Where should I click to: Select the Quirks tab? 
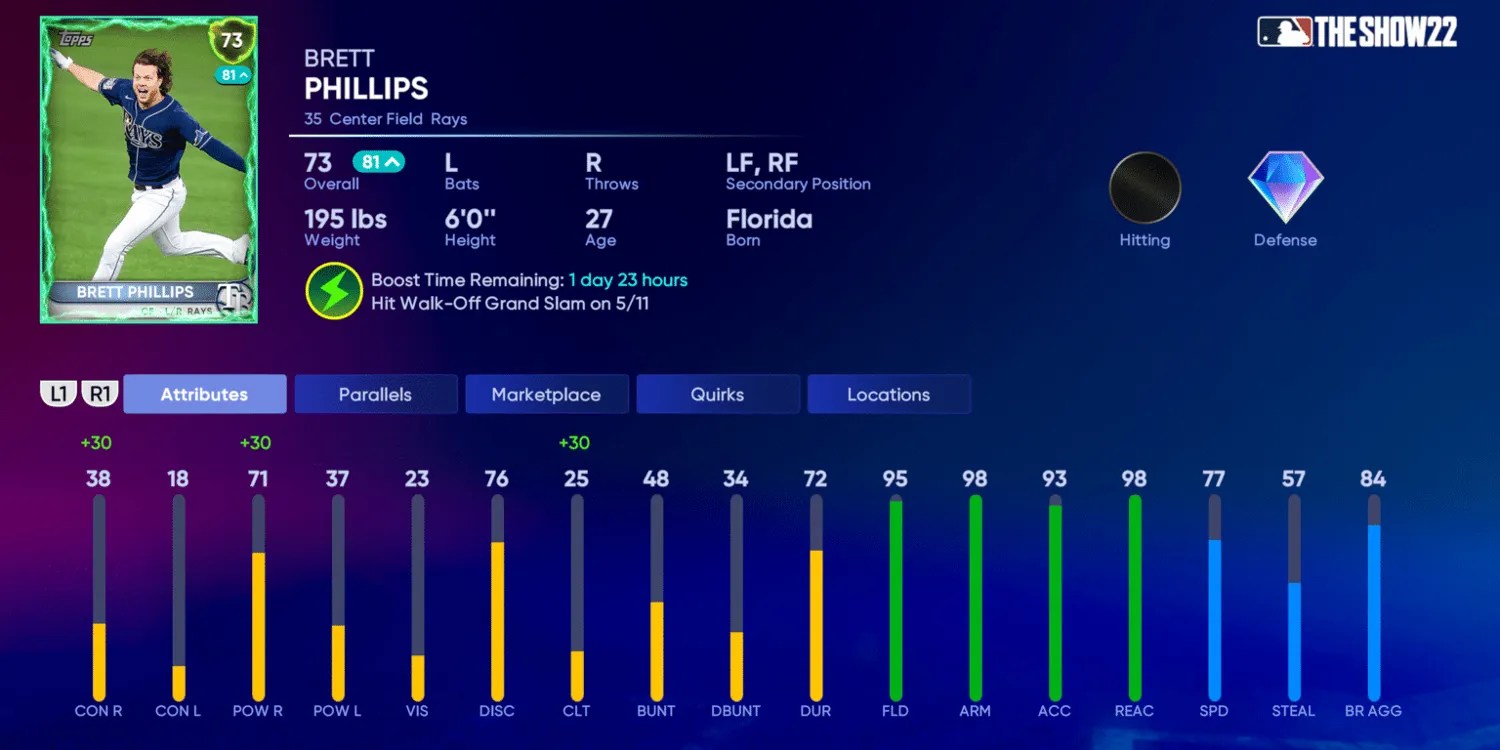[x=718, y=394]
